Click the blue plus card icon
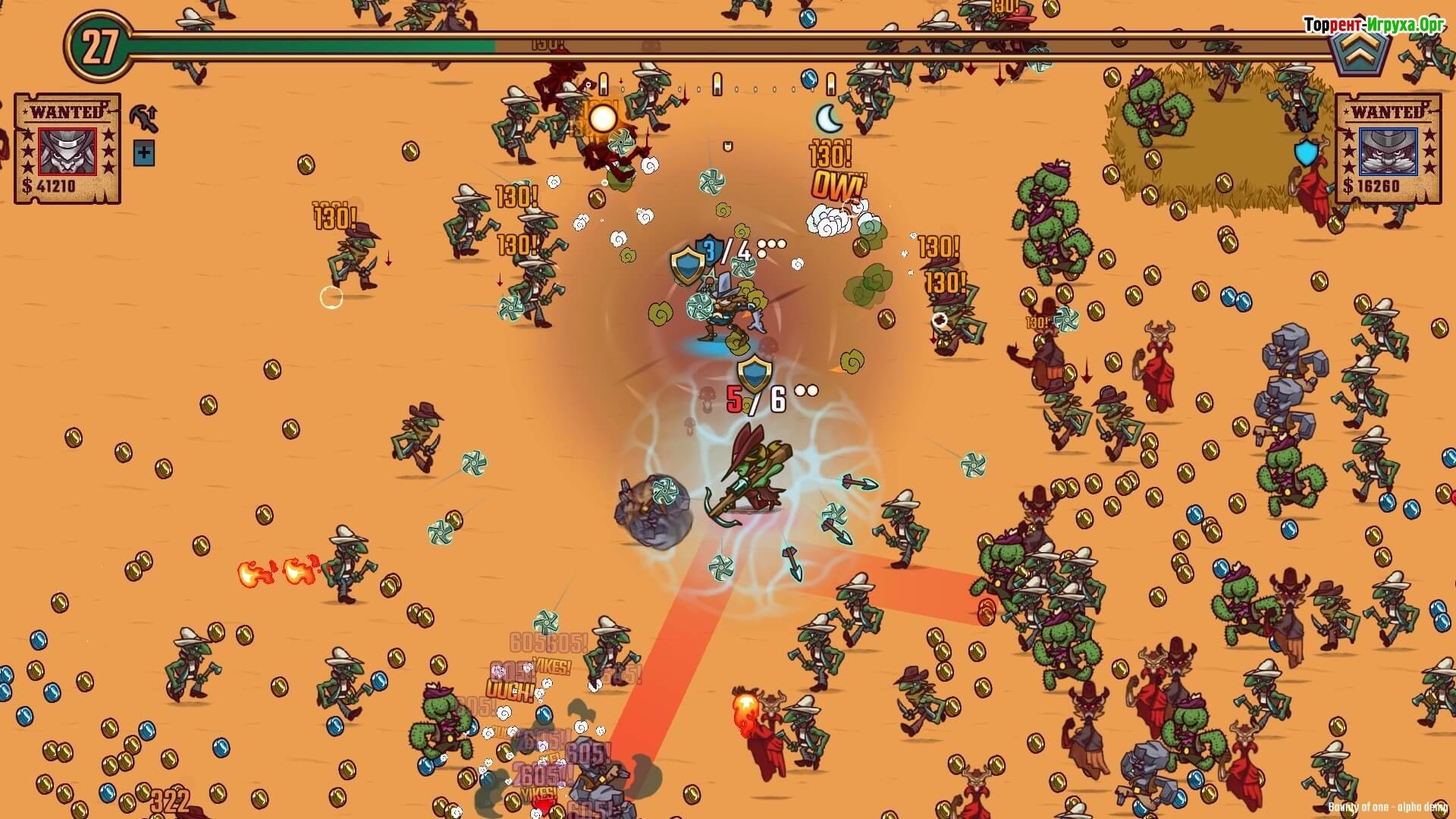The width and height of the screenshot is (1456, 819). coord(143,154)
